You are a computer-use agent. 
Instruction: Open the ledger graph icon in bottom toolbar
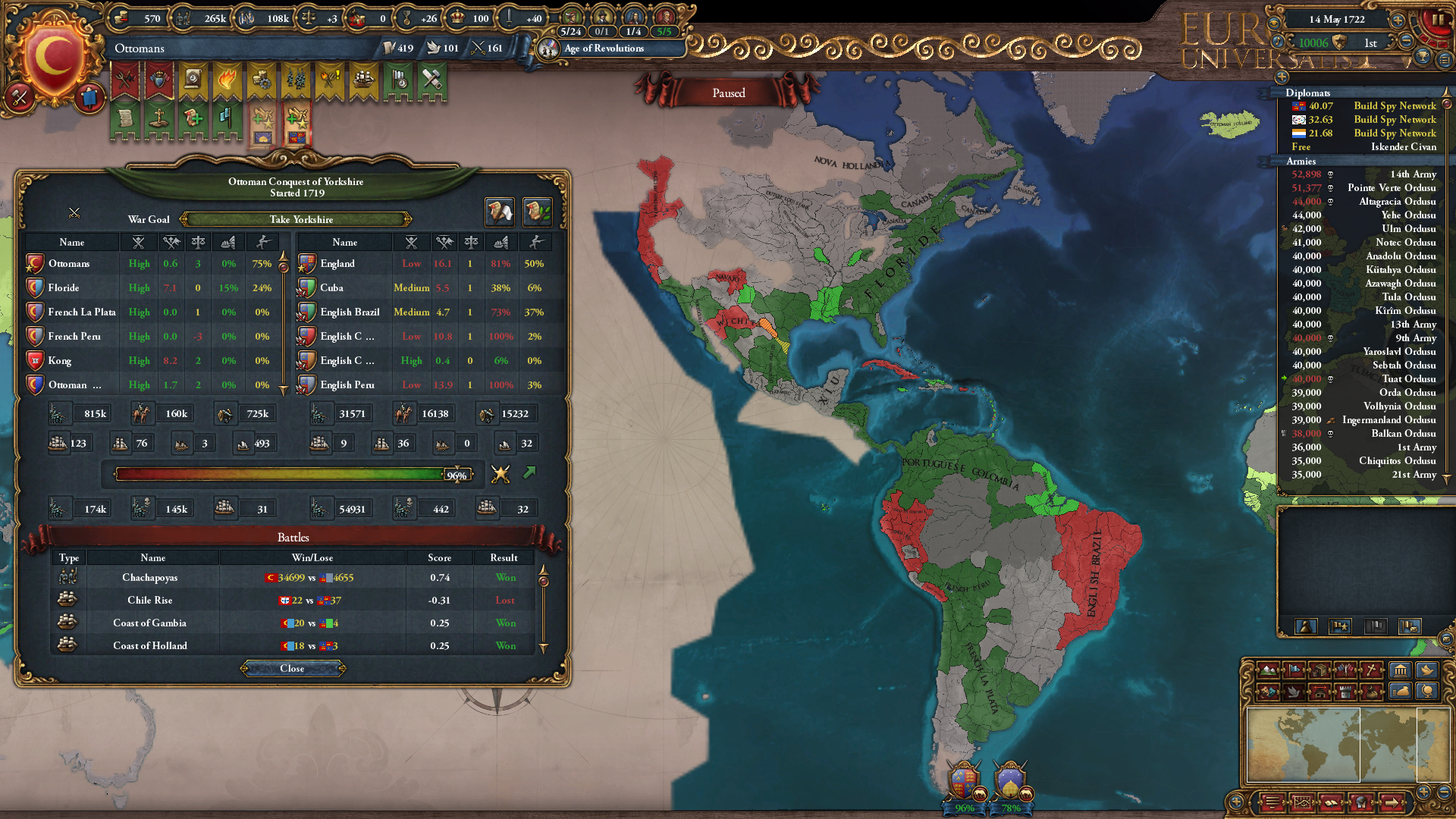point(1302,802)
